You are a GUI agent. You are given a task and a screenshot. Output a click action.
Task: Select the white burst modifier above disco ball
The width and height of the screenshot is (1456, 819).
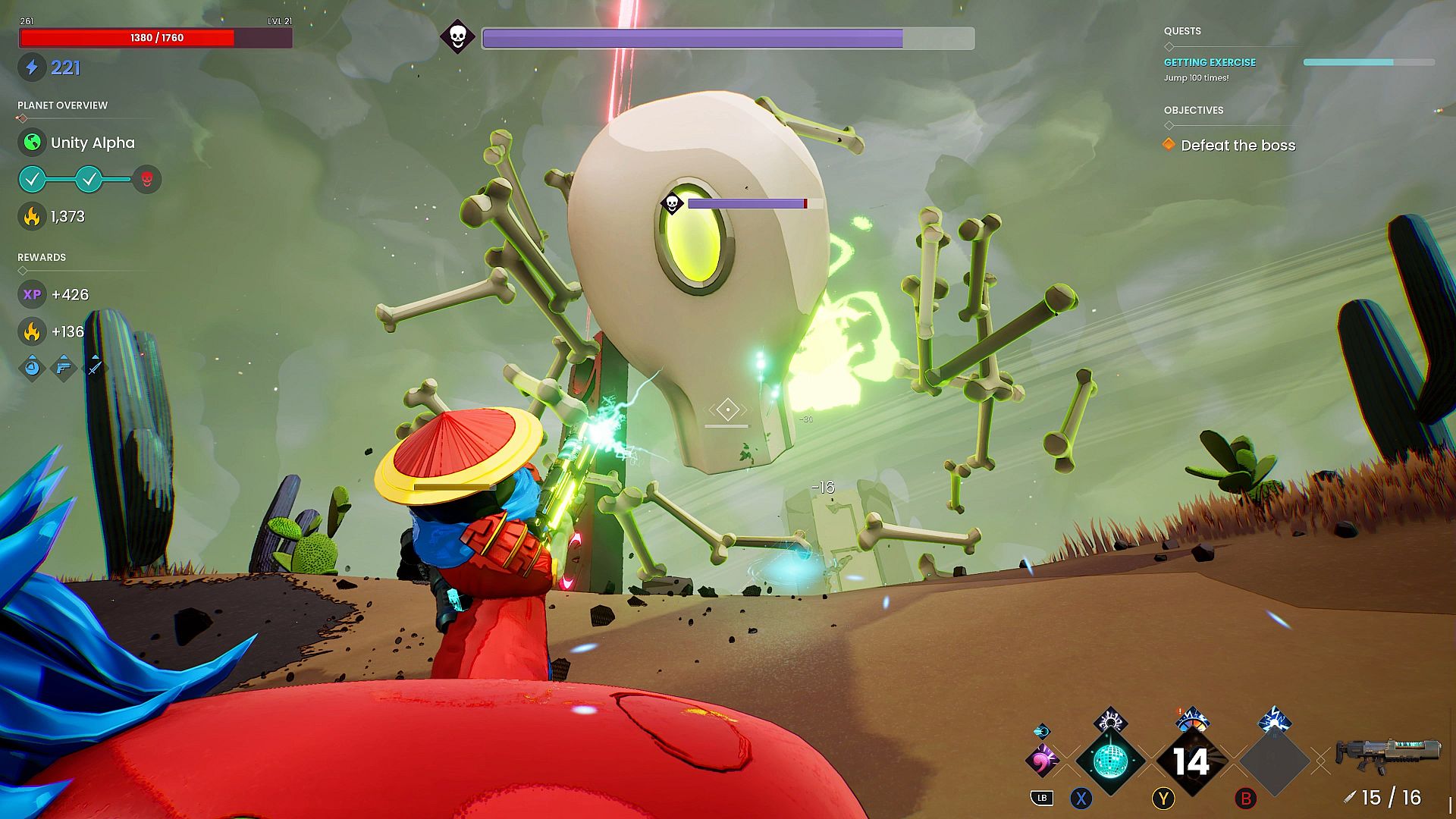1110,720
